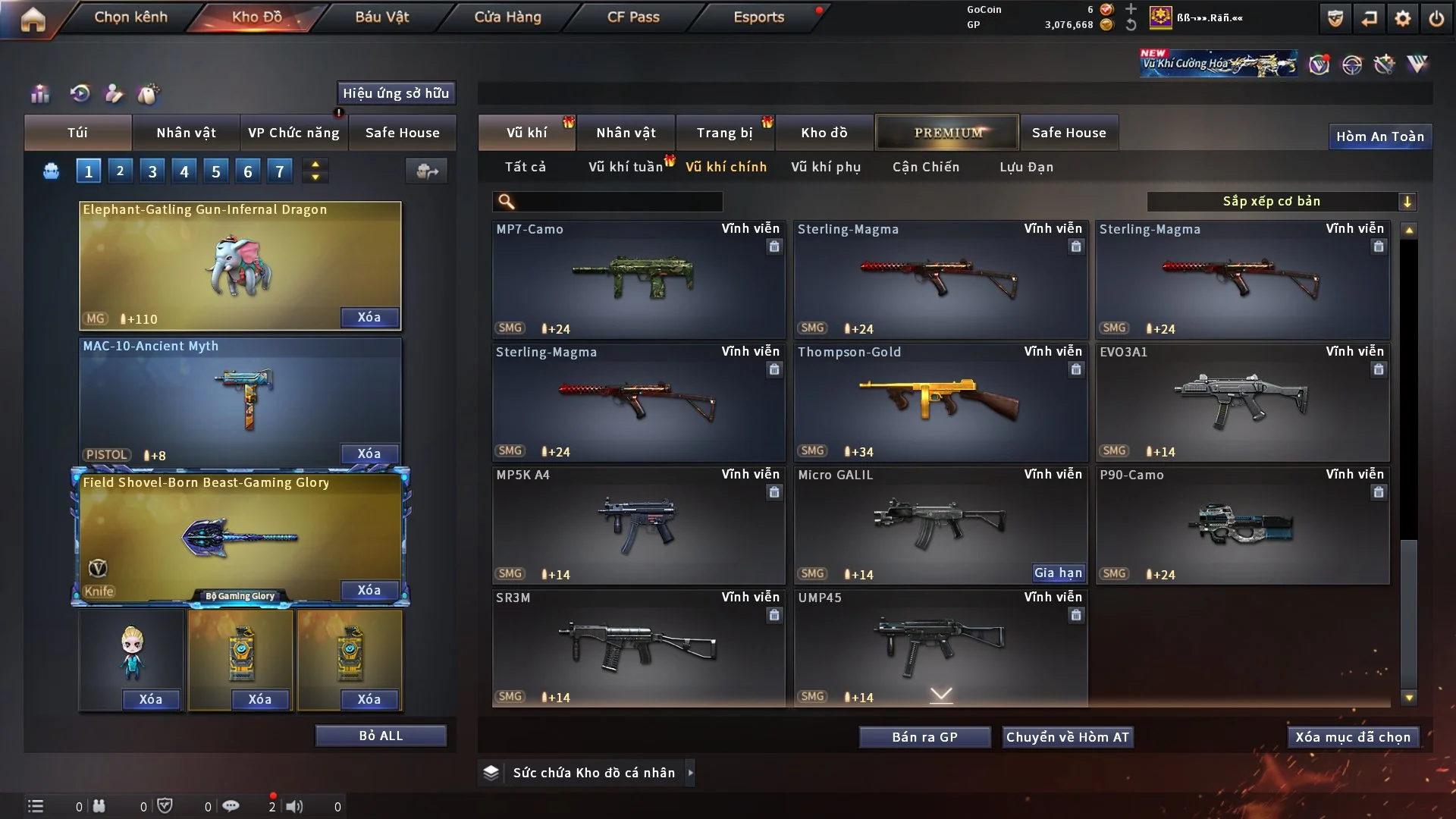The width and height of the screenshot is (1456, 819).
Task: Open the Hòm An Toàn safe box
Action: [x=1379, y=136]
